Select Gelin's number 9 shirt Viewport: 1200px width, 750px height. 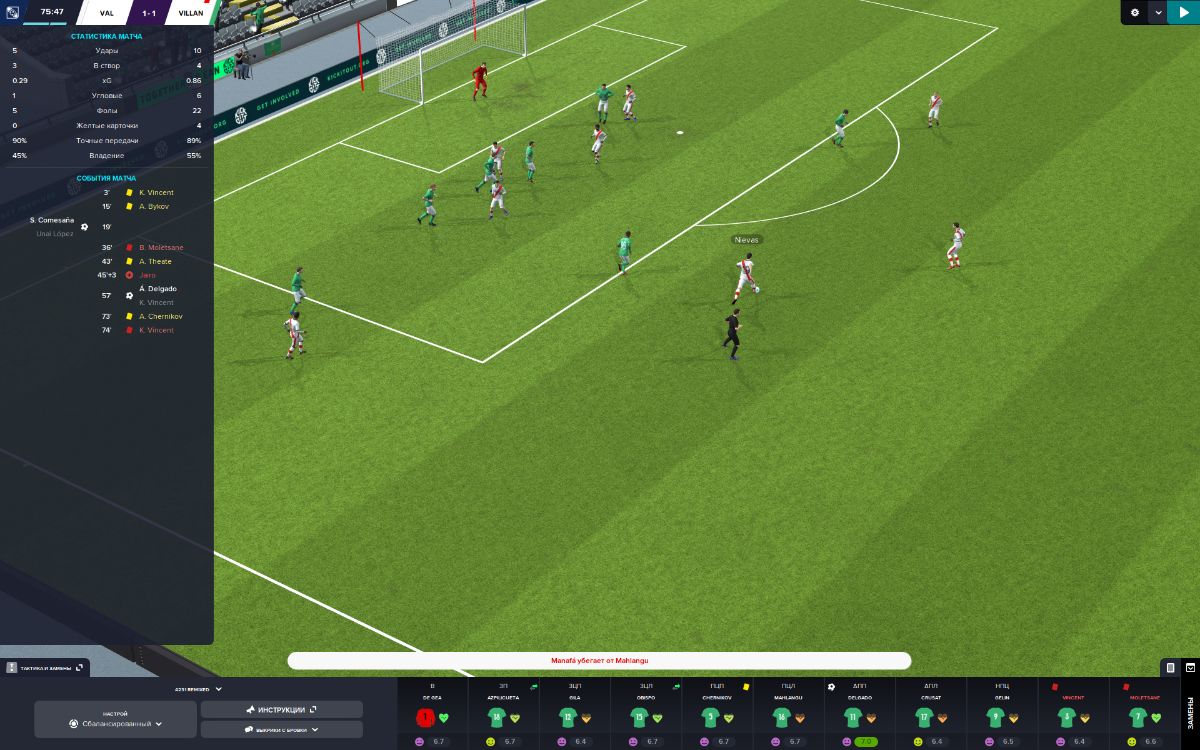[x=995, y=717]
